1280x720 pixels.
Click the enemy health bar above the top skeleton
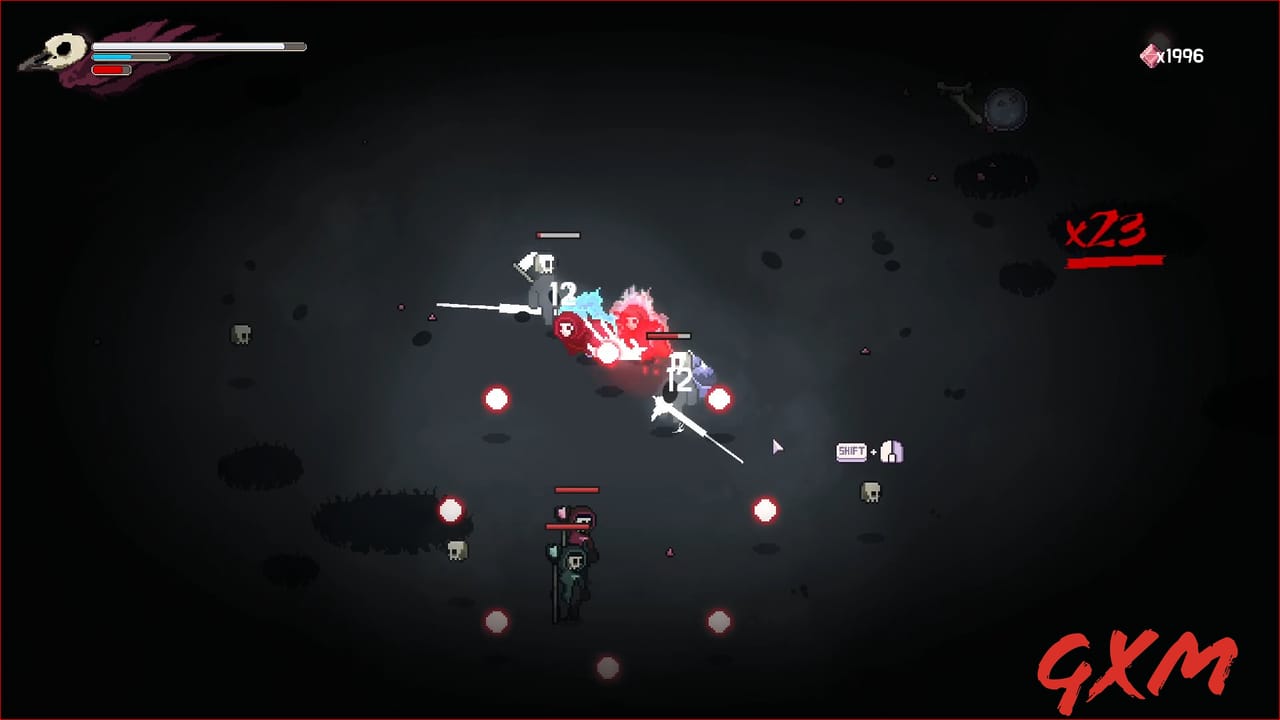pos(558,236)
